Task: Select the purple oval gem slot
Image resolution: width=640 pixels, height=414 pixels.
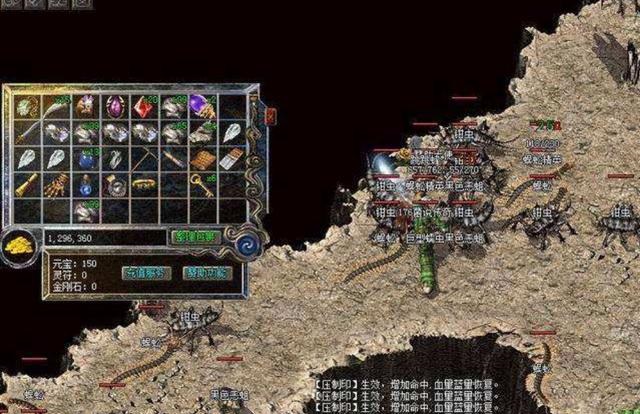Action: click(113, 106)
